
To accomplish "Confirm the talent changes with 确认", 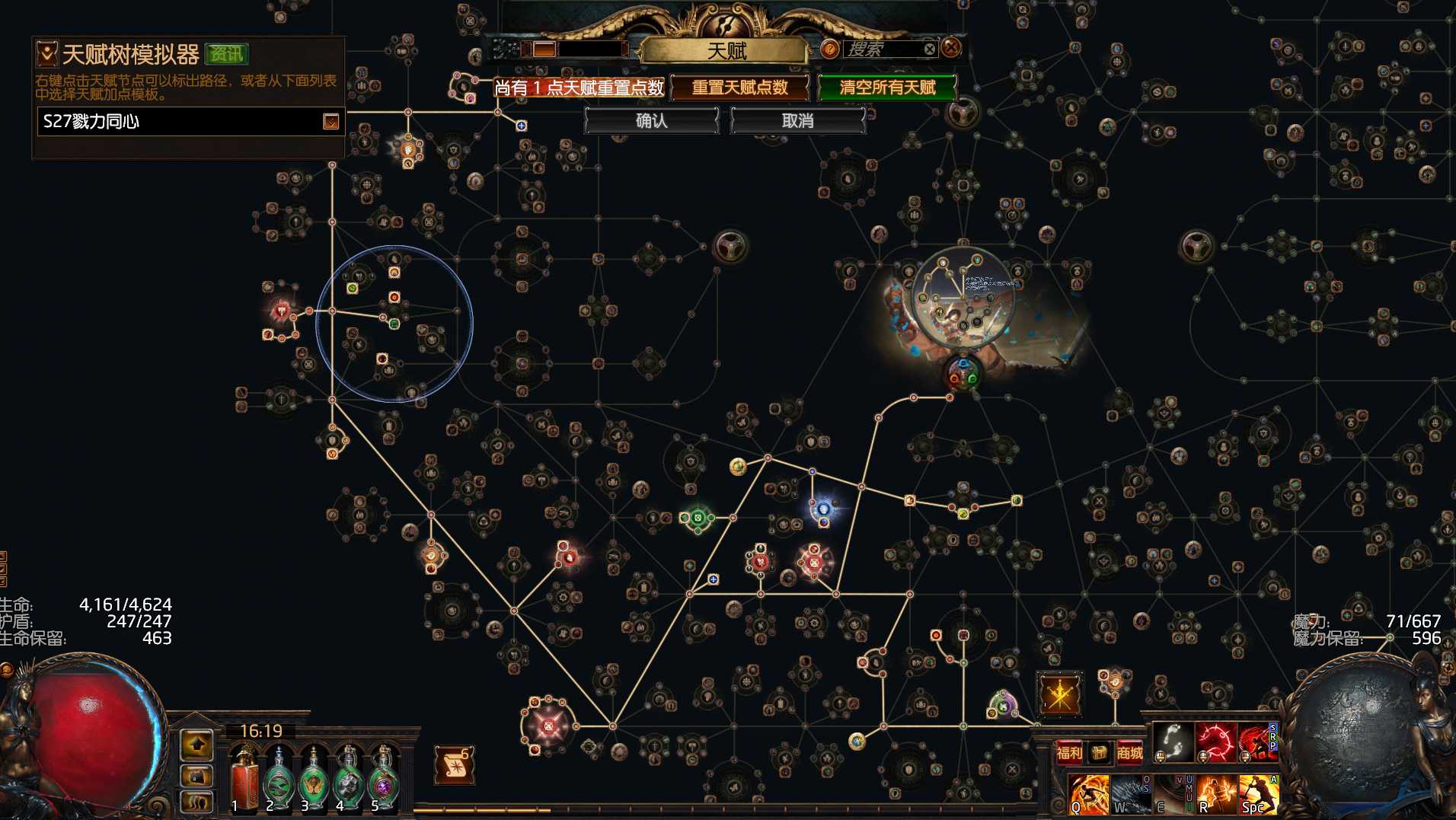I will click(651, 120).
